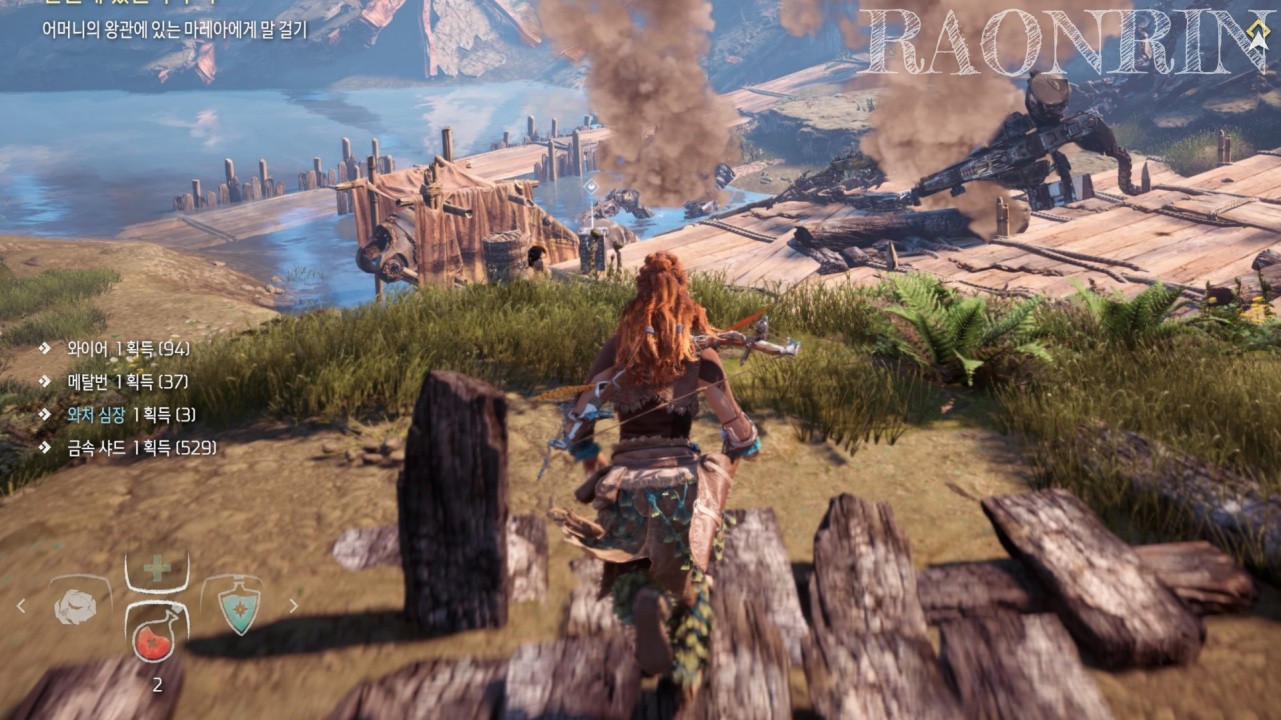This screenshot has width=1281, height=720.
Task: Select the 와이어 loot notification
Action: coord(117,348)
